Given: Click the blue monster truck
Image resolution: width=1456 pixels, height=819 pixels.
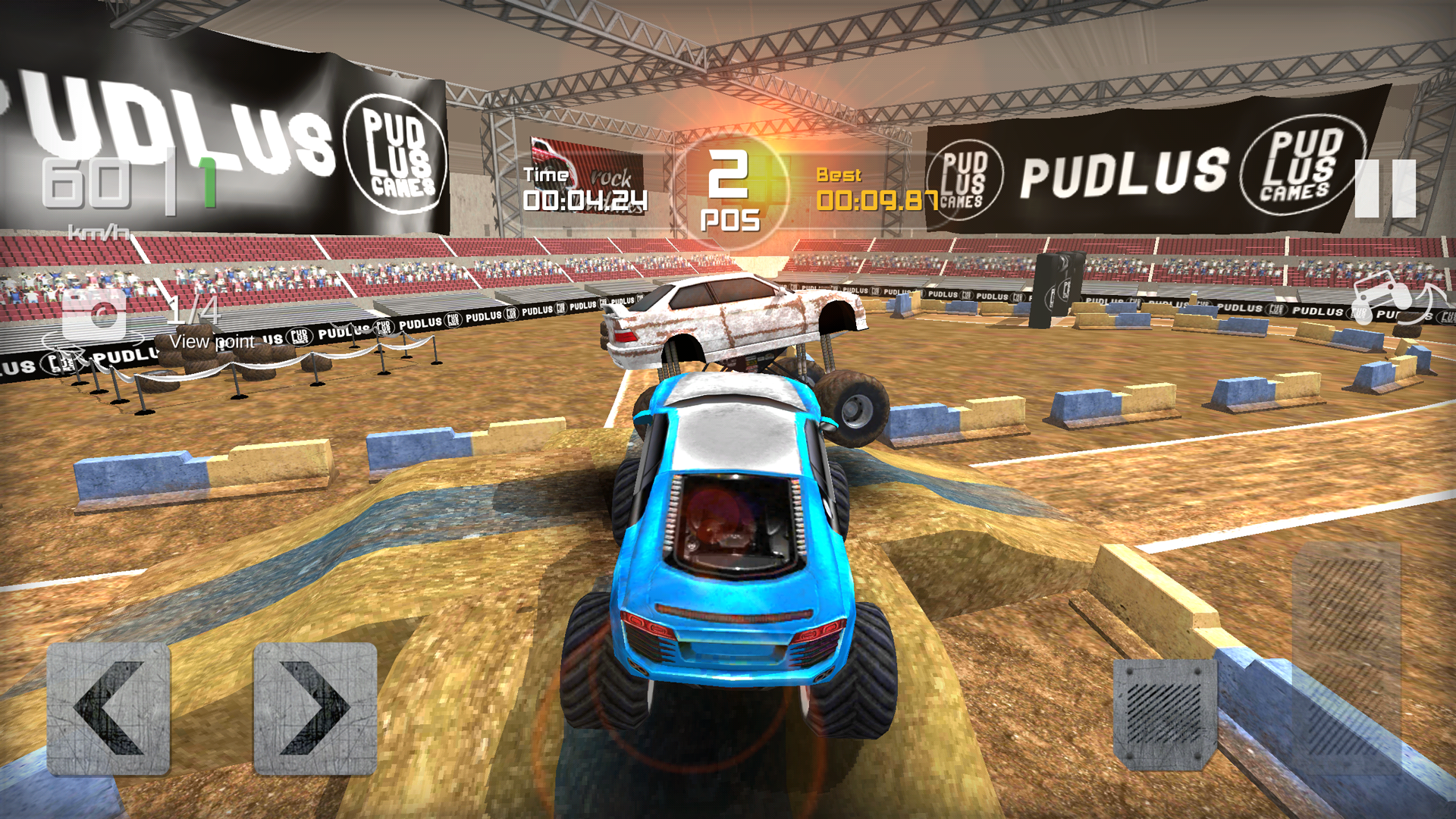Looking at the screenshot, I should click(728, 554).
